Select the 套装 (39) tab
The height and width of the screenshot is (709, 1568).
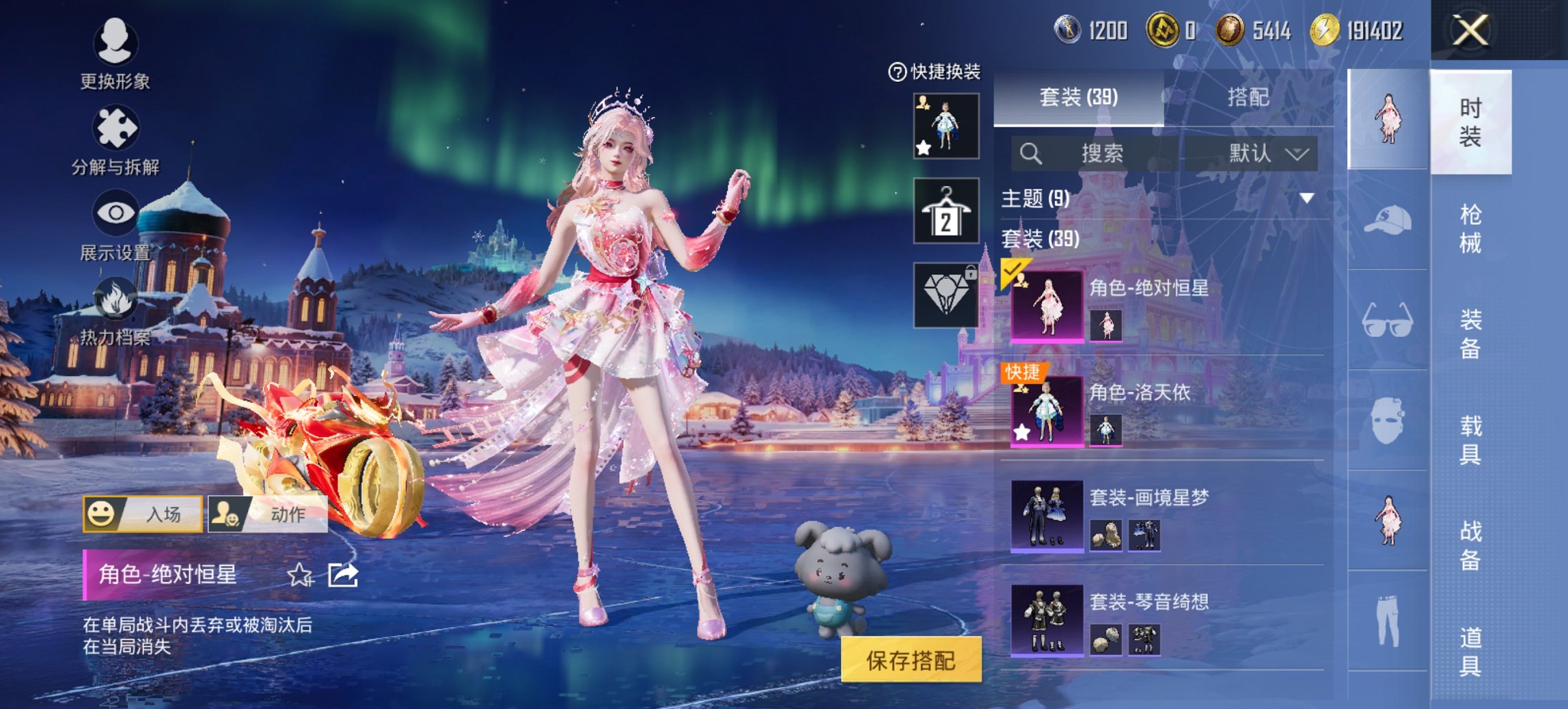1078,98
